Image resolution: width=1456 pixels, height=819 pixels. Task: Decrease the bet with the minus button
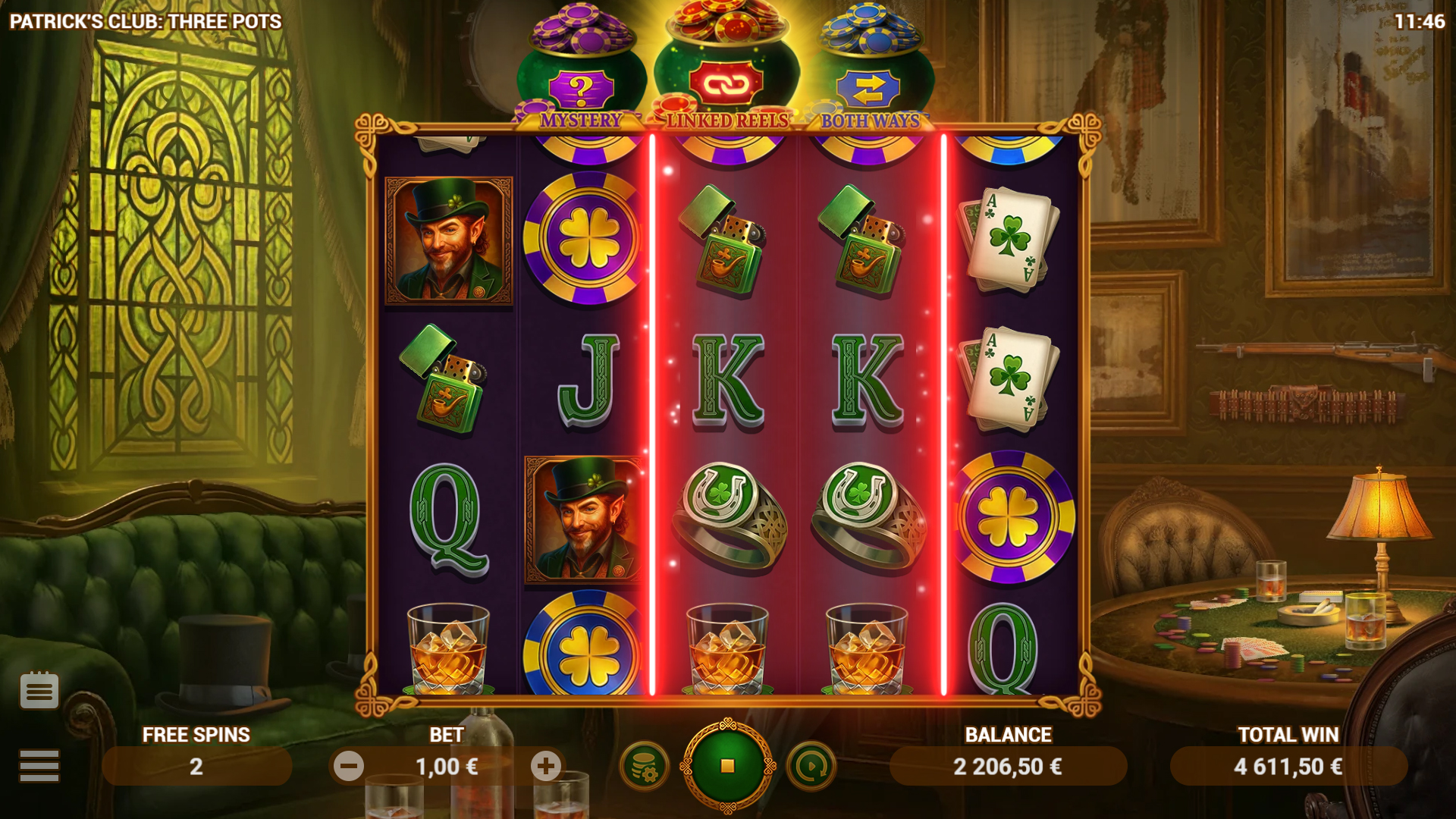tap(349, 767)
